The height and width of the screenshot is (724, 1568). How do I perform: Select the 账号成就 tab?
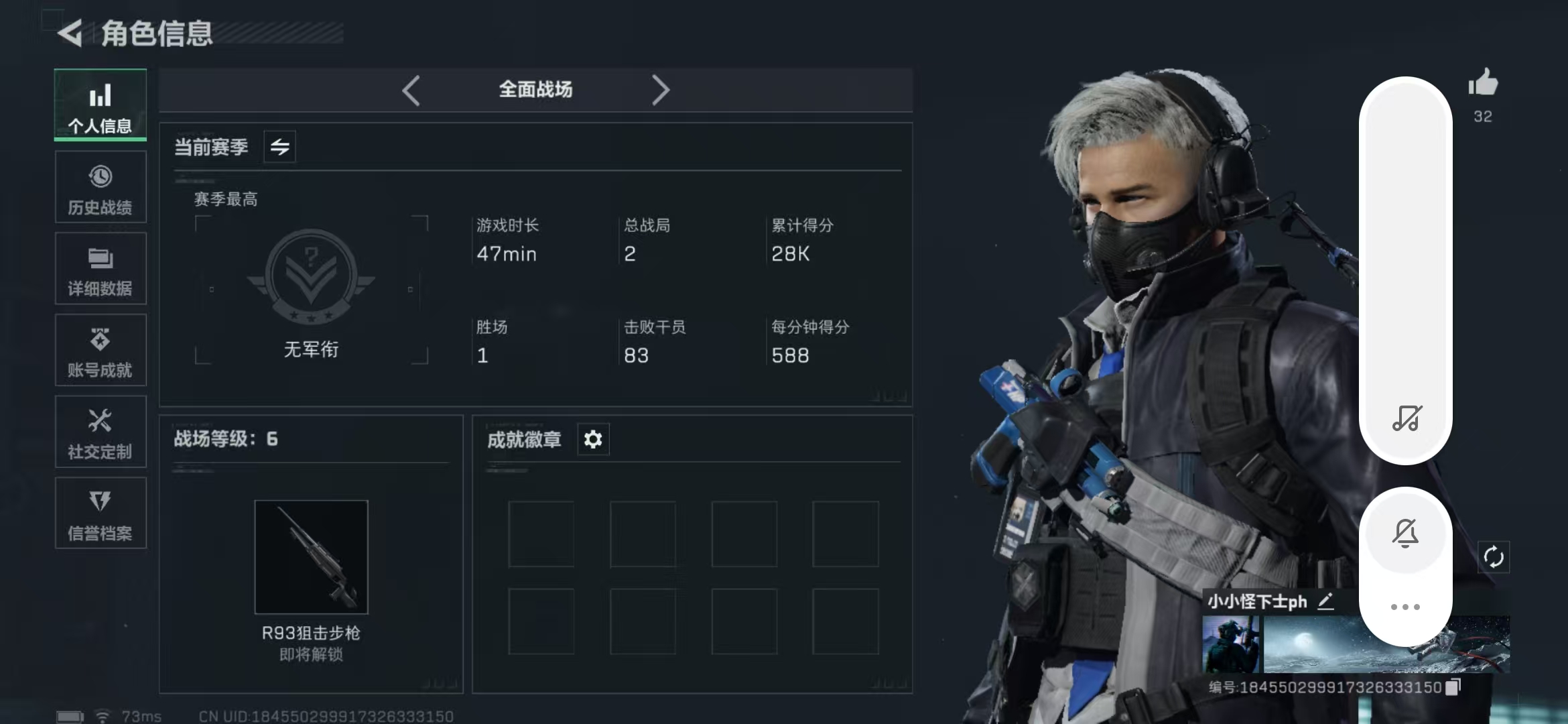[101, 351]
